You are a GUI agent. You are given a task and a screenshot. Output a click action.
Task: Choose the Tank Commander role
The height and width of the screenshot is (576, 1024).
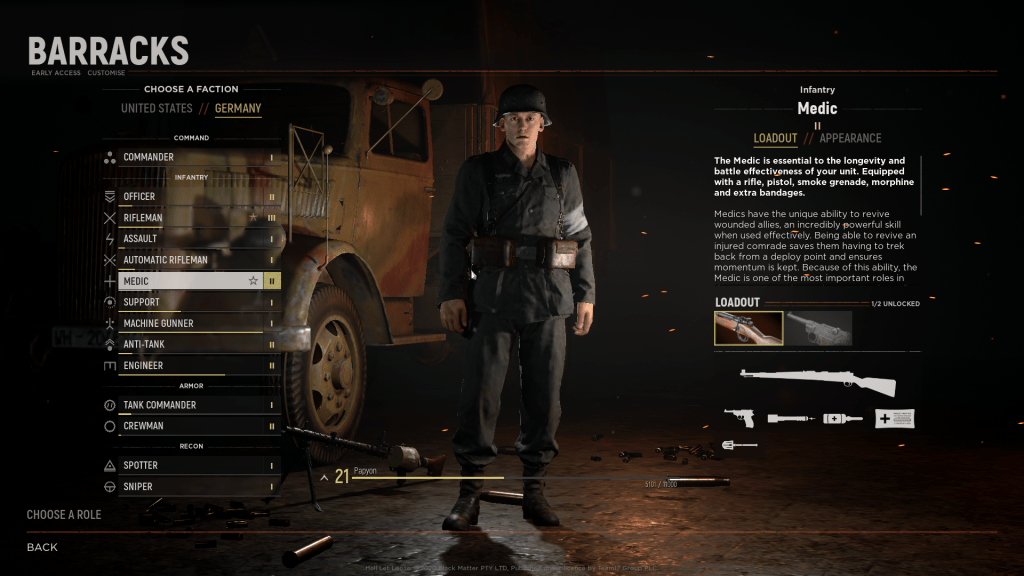(190, 405)
